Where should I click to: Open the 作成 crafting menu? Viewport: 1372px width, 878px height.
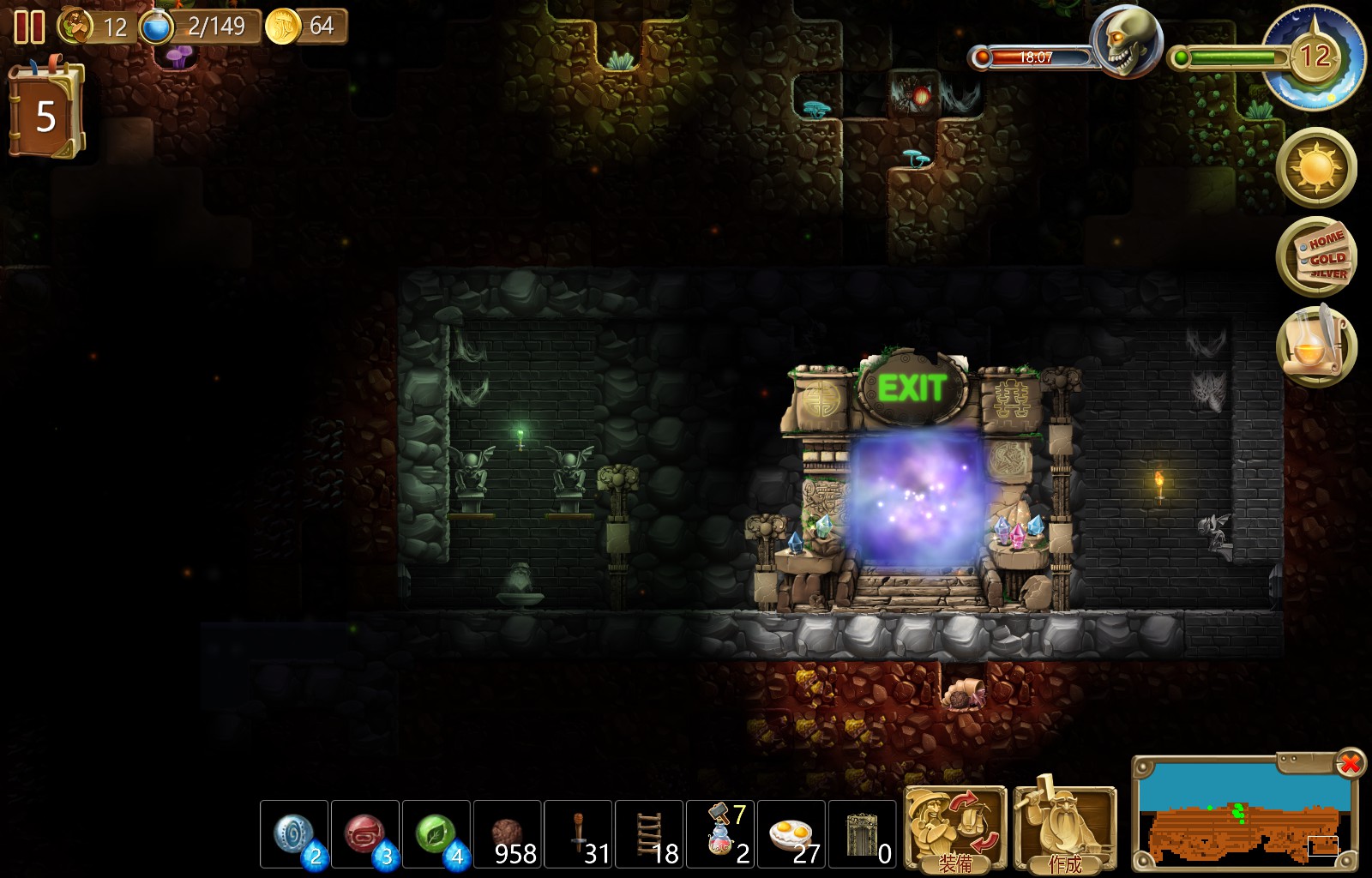[1065, 829]
